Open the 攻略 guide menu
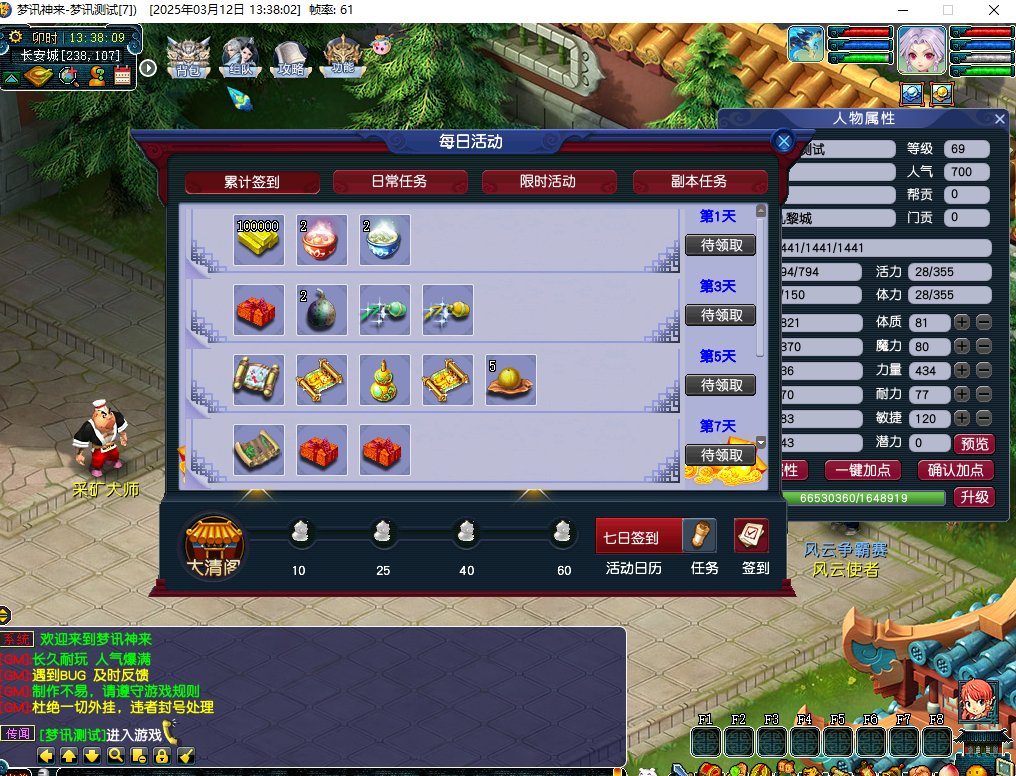The image size is (1016, 776). (290, 57)
